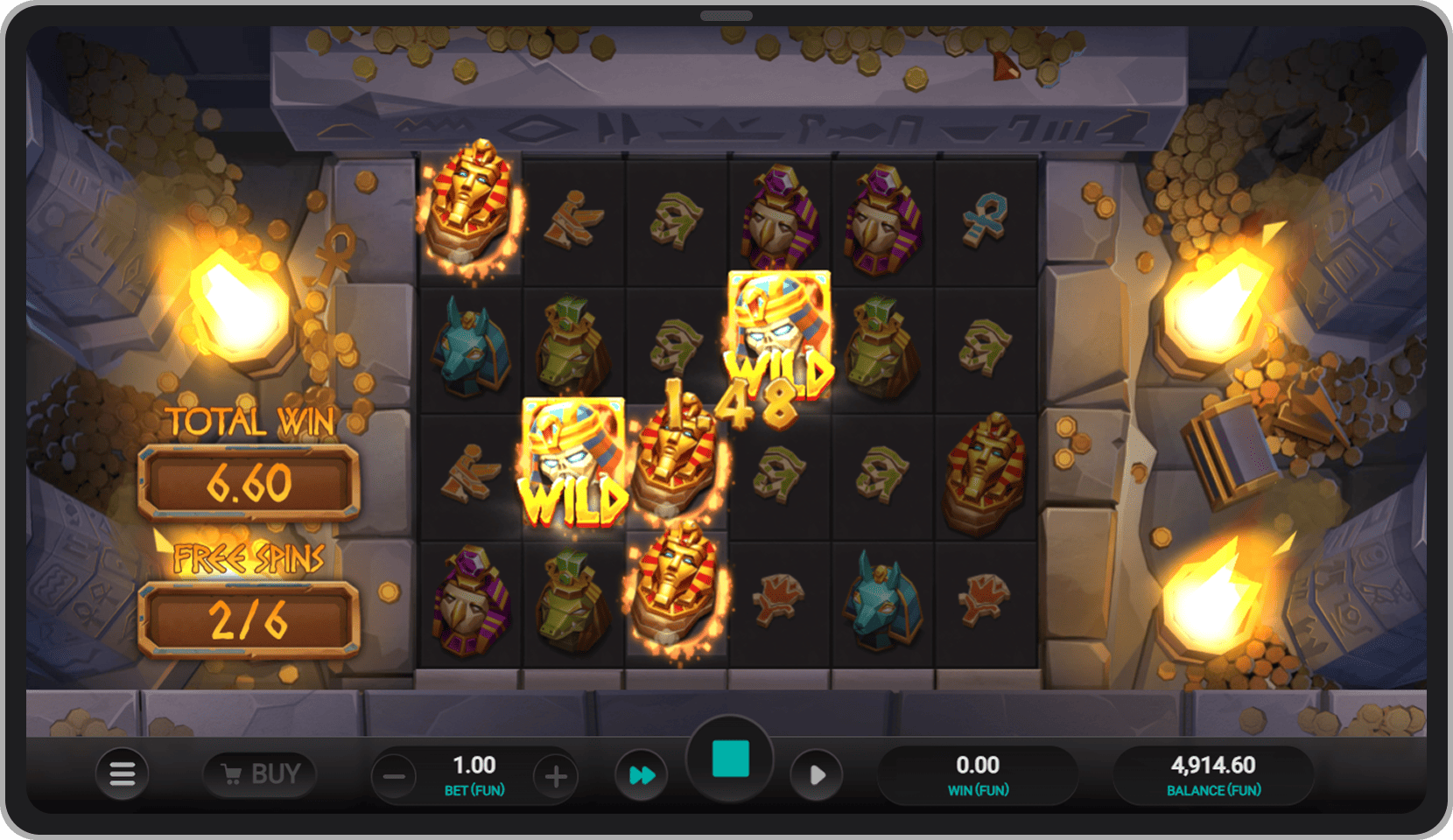This screenshot has height=840, width=1453.
Task: Select the green crocodile Sobek symbol
Action: (x=573, y=341)
